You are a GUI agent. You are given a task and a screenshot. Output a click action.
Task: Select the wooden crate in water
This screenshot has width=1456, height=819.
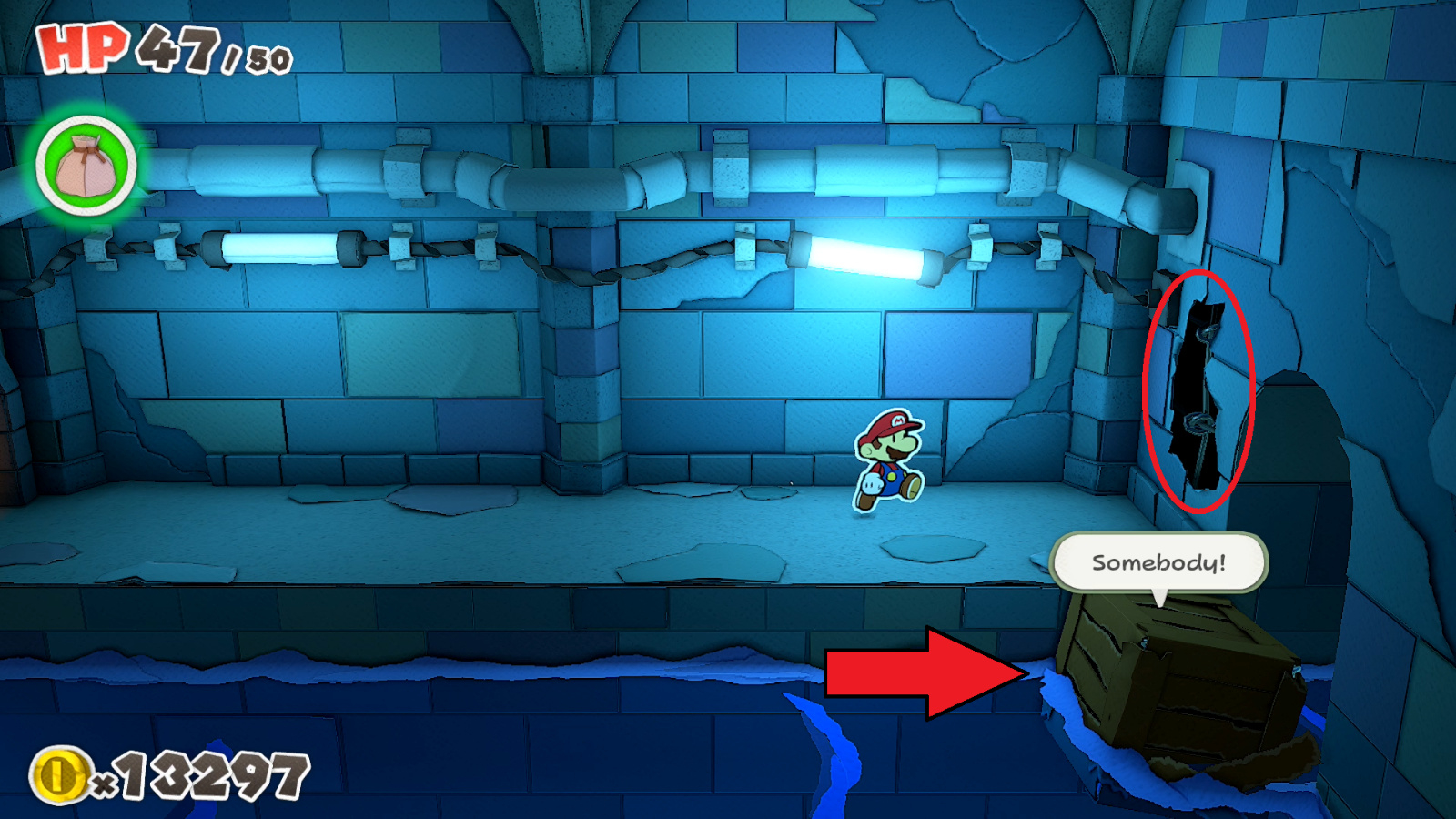[1183, 682]
